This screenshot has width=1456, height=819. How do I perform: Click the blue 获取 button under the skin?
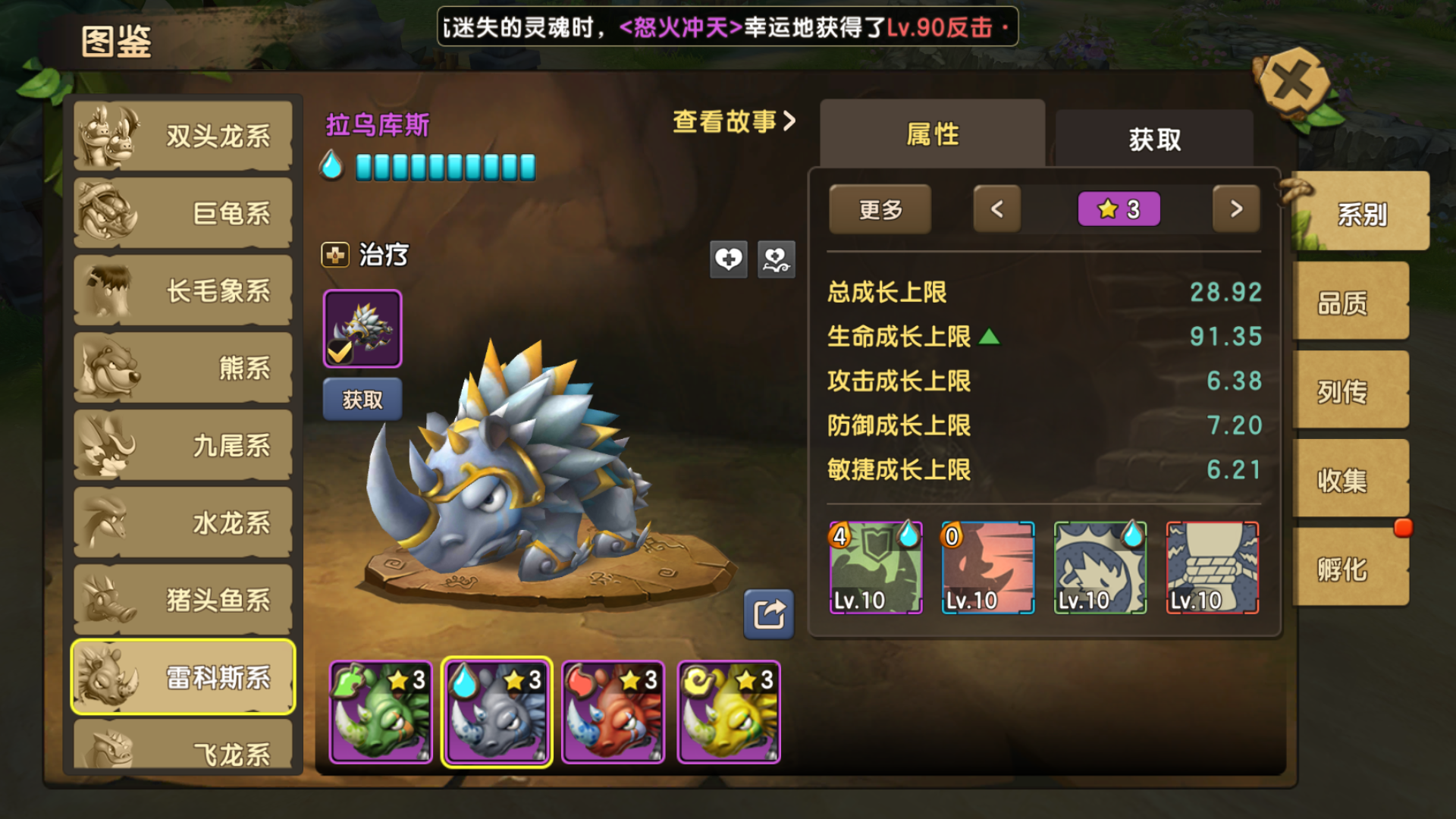click(x=362, y=400)
